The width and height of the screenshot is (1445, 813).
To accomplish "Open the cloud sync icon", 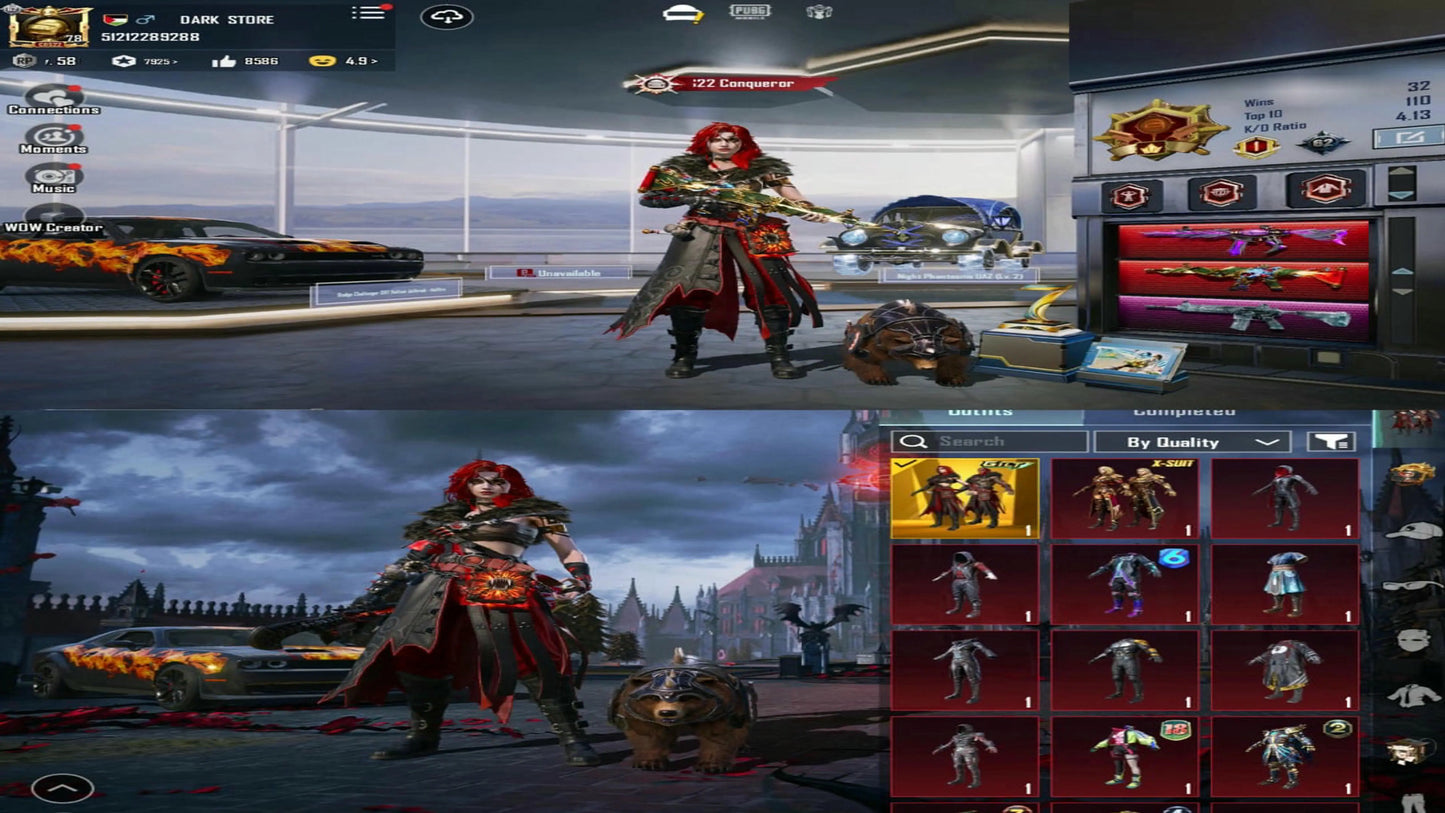I will pos(447,17).
